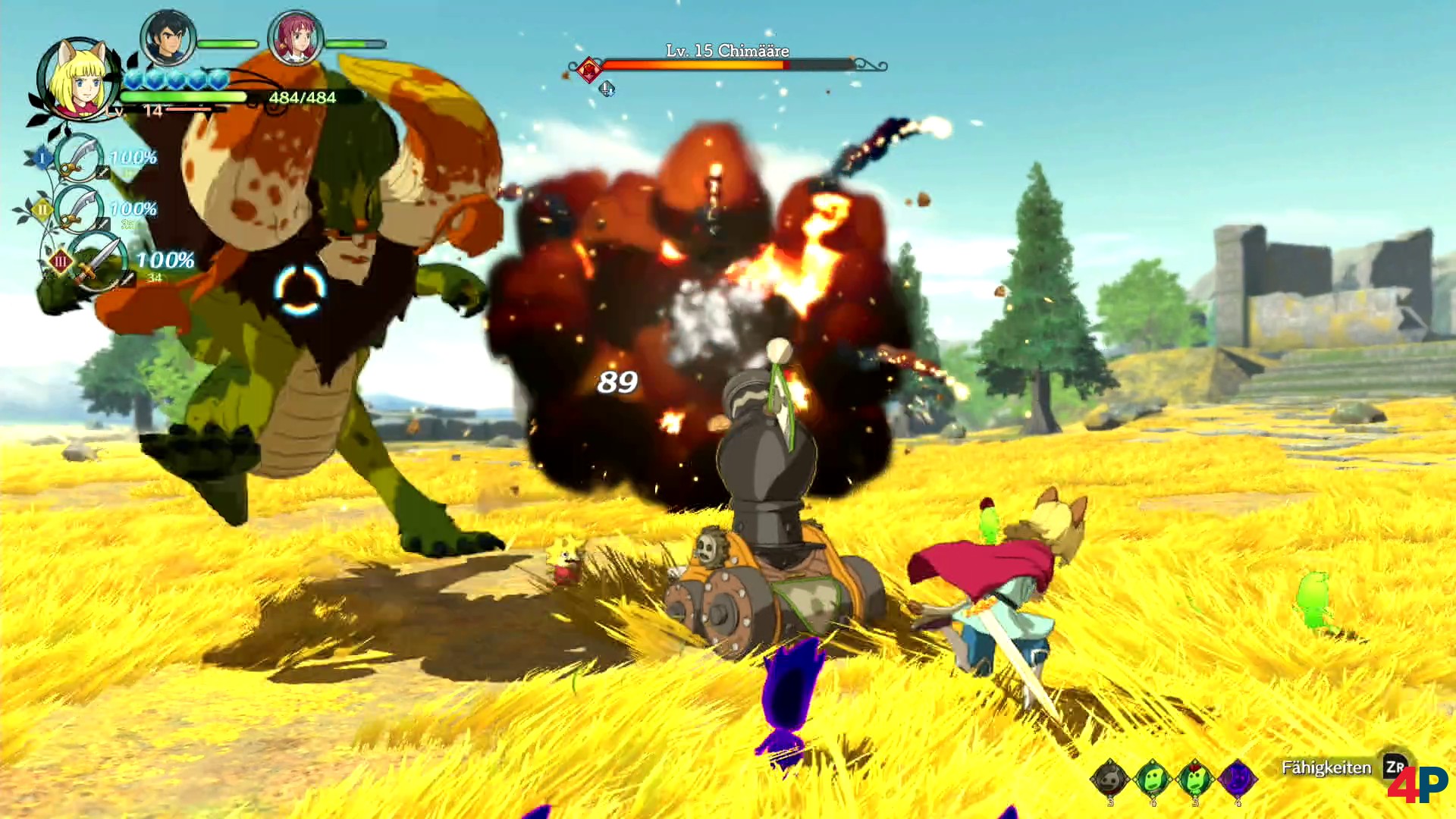This screenshot has width=1456, height=819.
Task: Click the red diamond Chimääre target marker
Action: coord(588,70)
